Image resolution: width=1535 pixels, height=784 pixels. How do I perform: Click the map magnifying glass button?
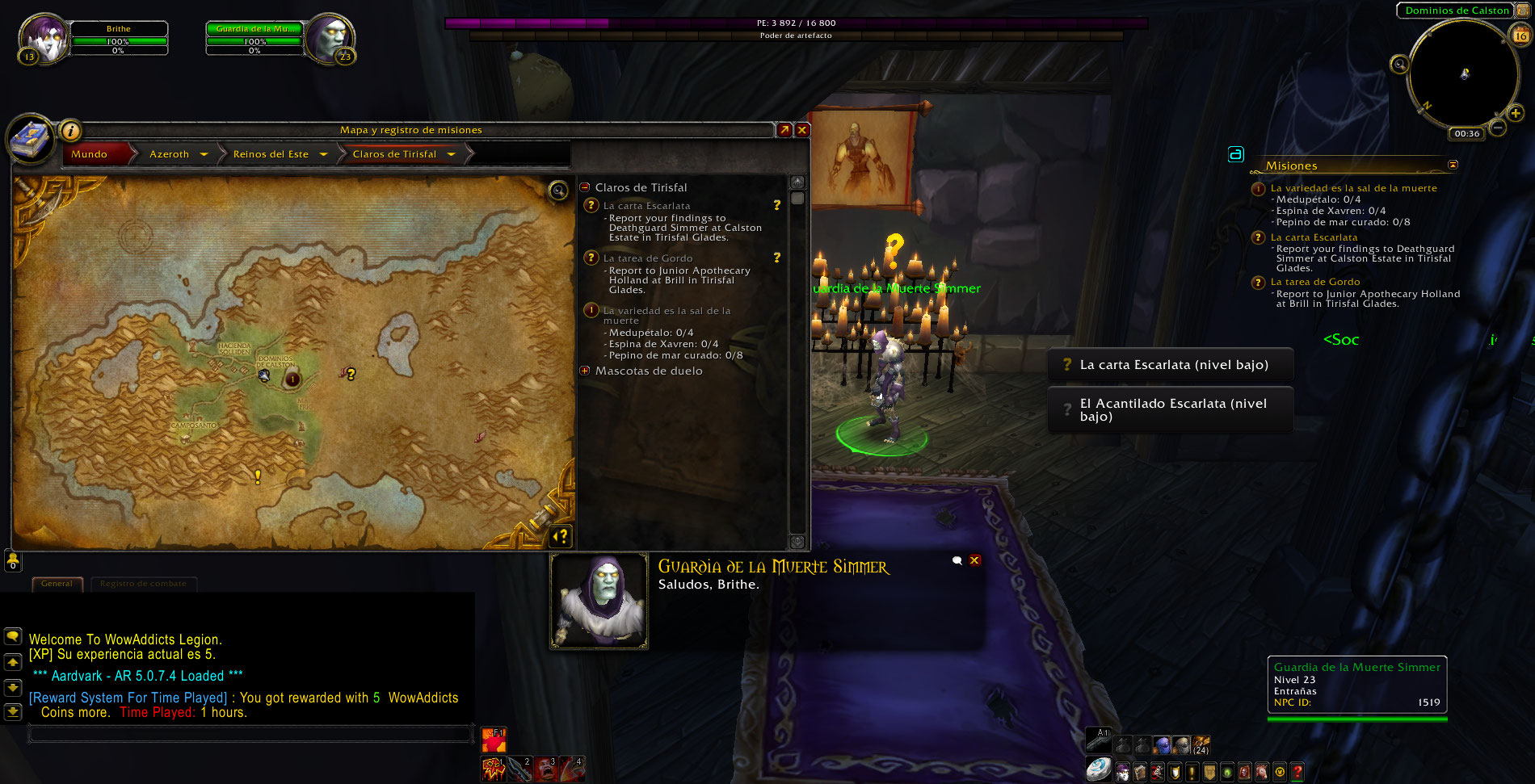coord(558,191)
